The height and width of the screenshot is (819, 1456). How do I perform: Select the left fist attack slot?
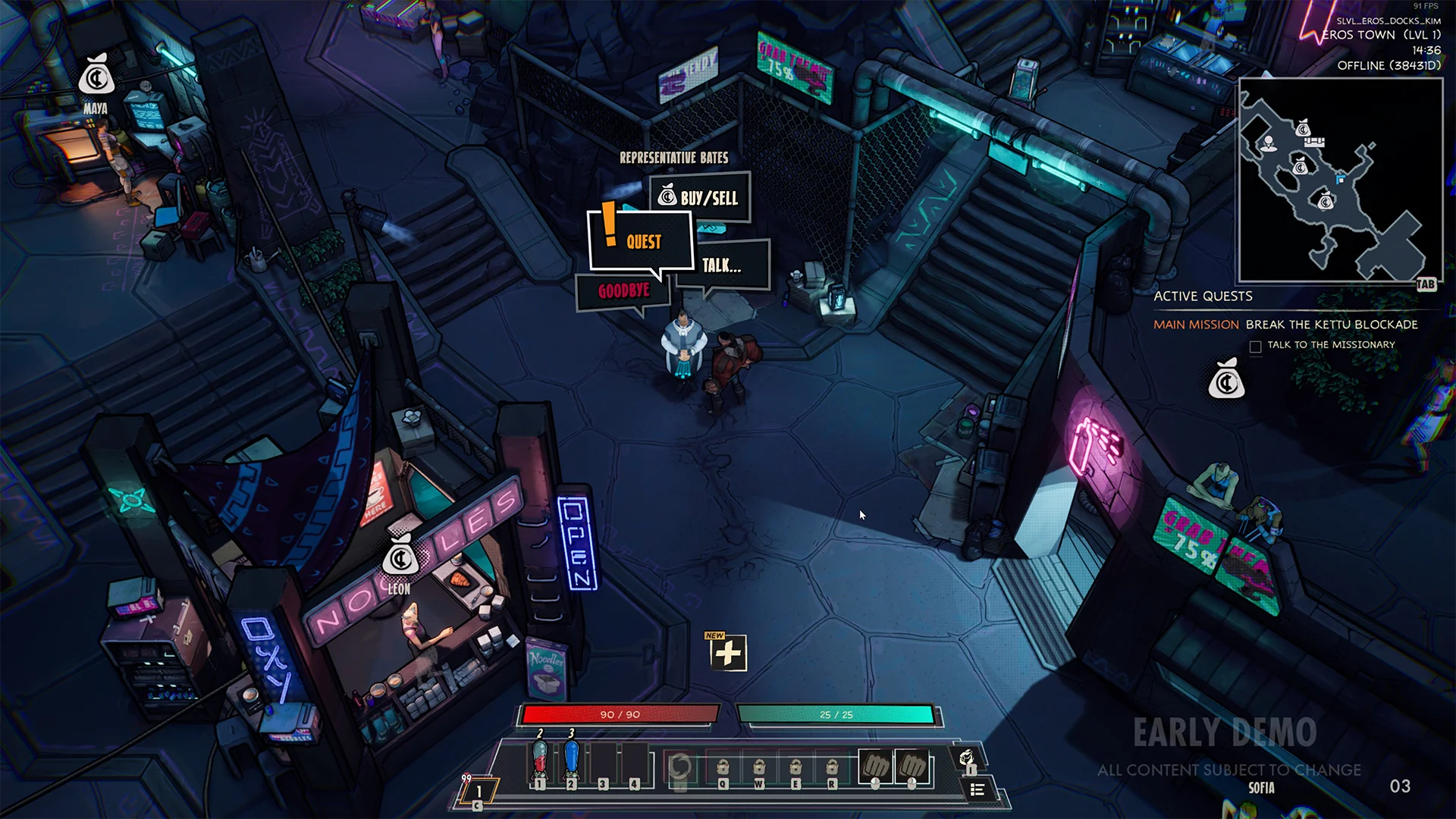875,767
